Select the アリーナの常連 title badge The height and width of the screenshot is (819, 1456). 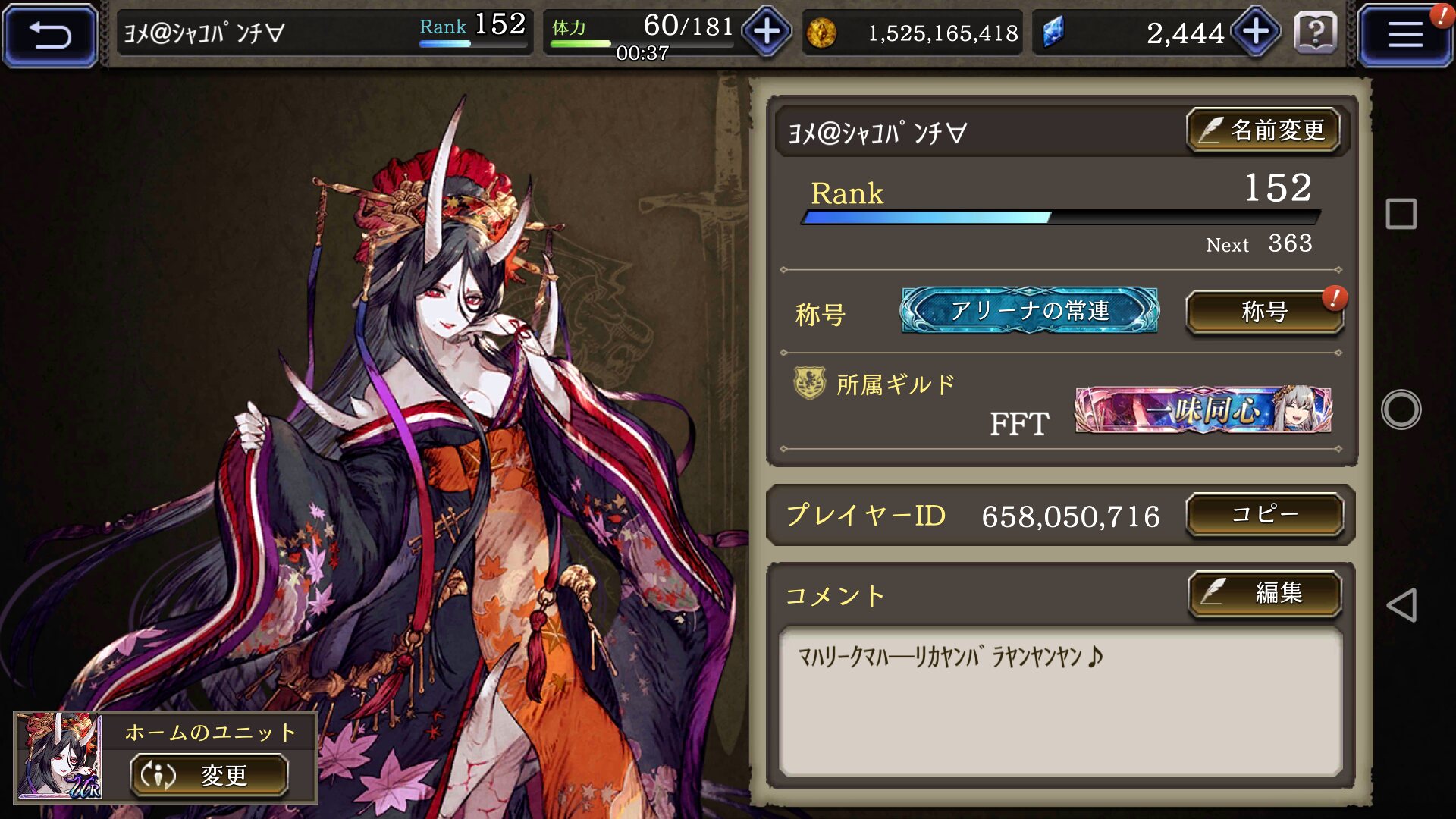coord(1029,310)
